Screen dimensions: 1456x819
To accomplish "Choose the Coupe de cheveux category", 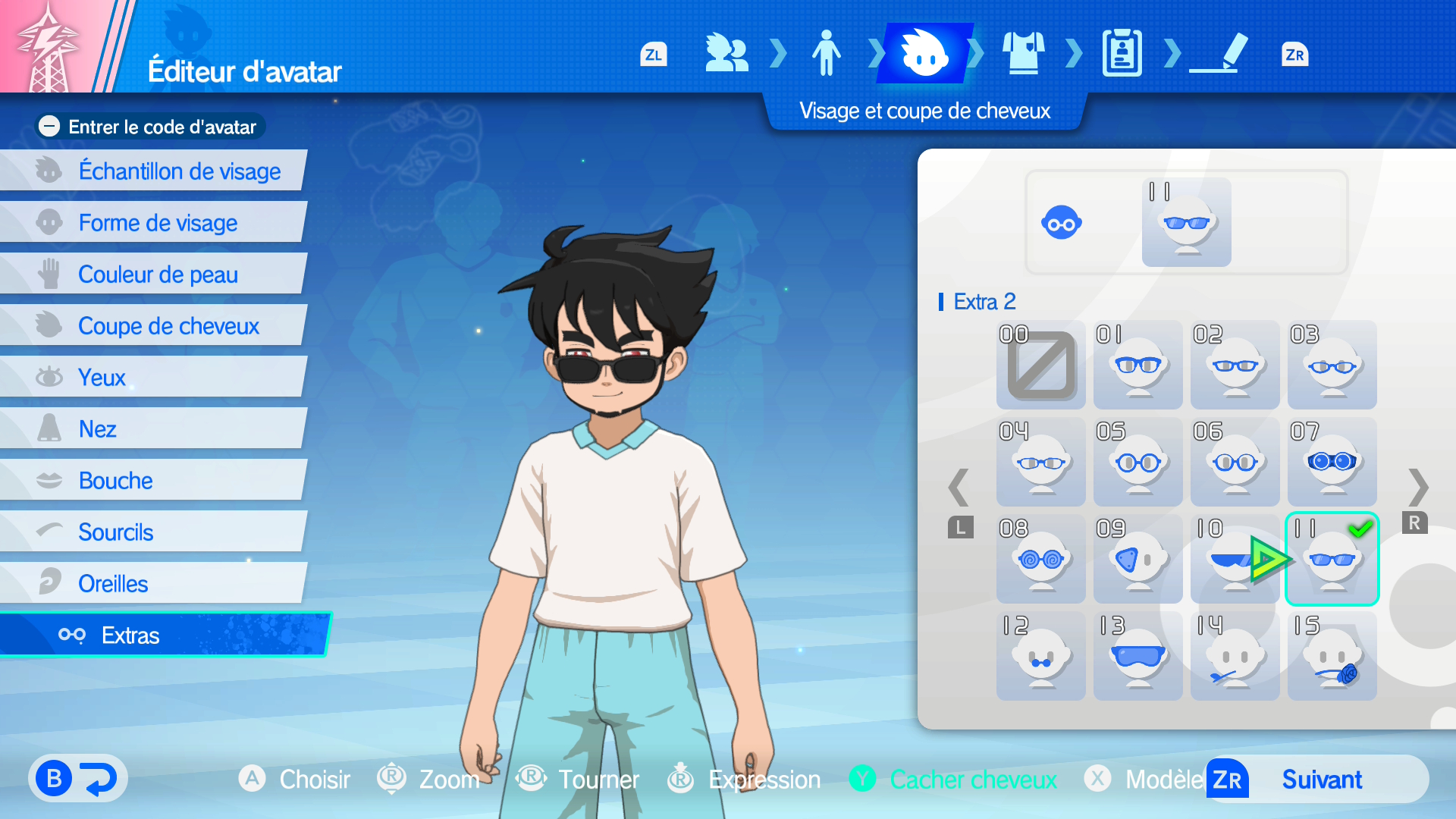I will pos(168,326).
